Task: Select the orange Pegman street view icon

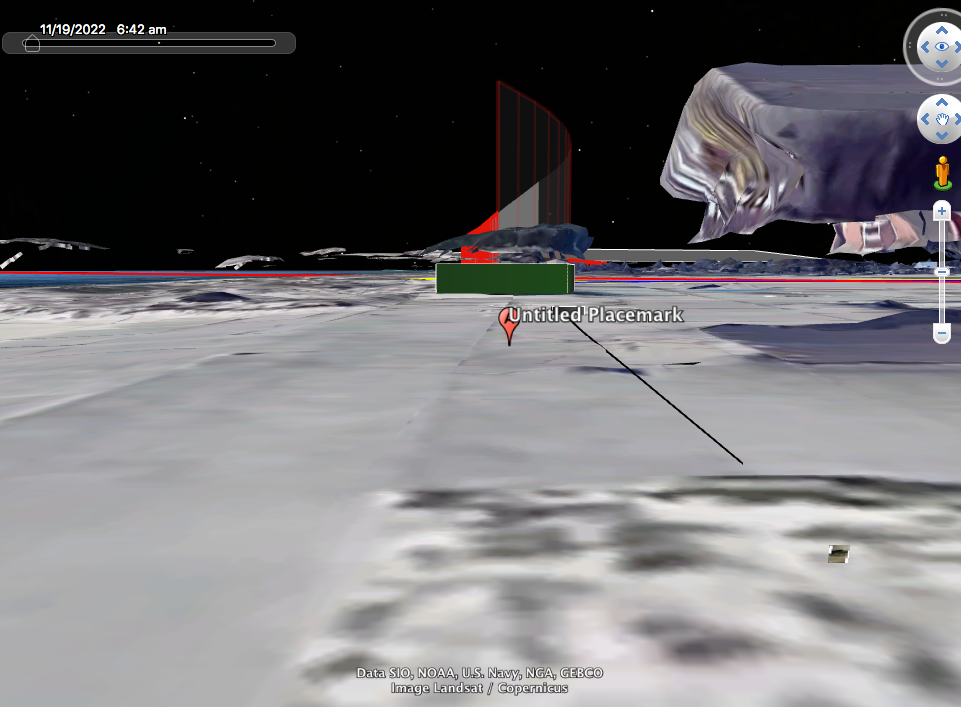Action: click(942, 172)
